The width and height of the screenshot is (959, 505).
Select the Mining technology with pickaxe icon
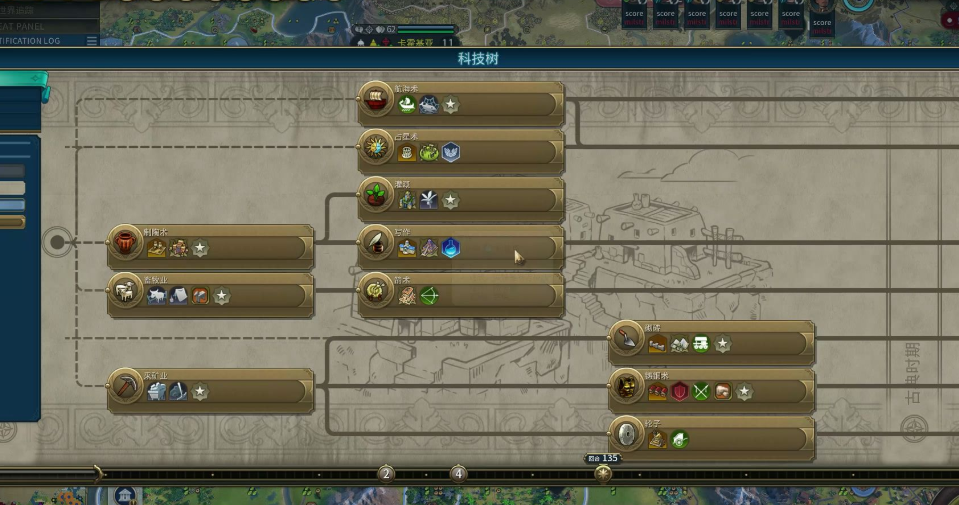126,386
